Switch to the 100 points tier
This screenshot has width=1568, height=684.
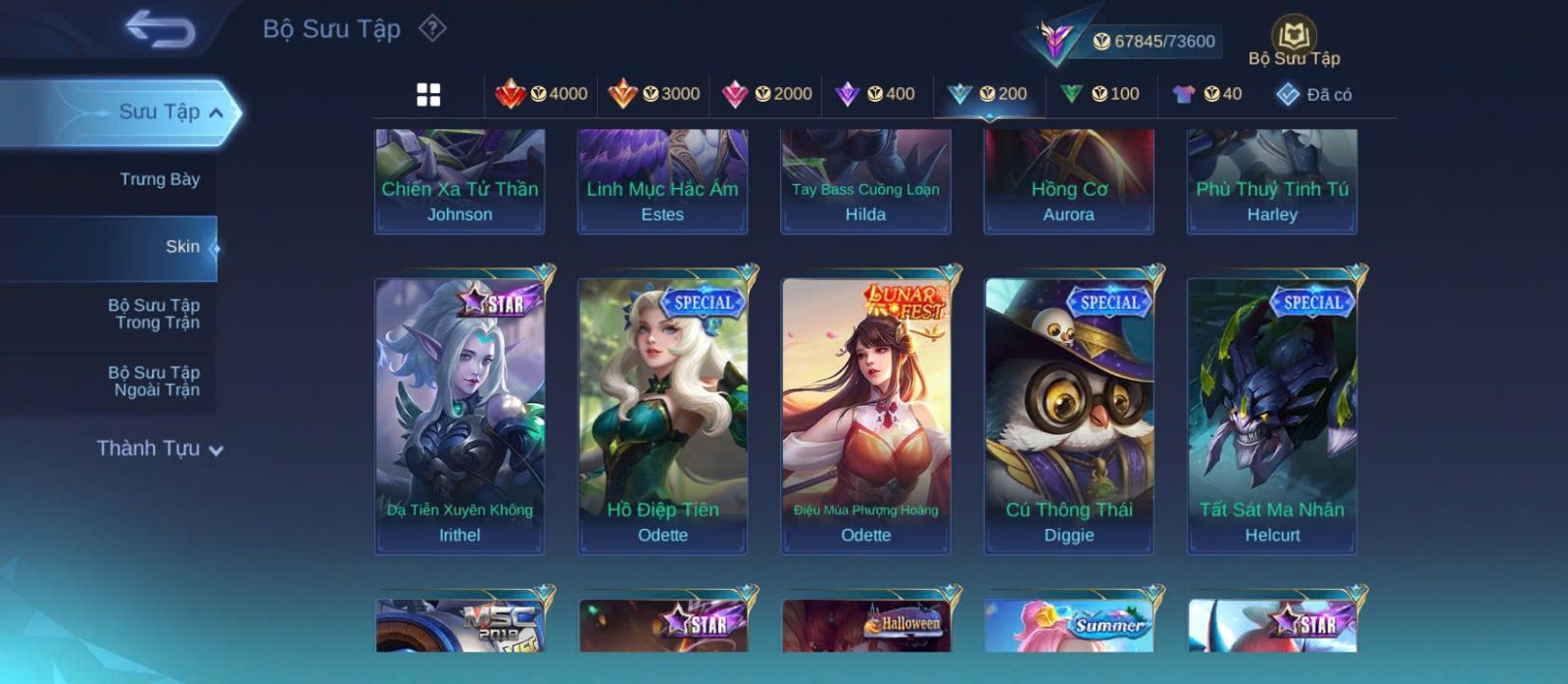tap(1101, 94)
